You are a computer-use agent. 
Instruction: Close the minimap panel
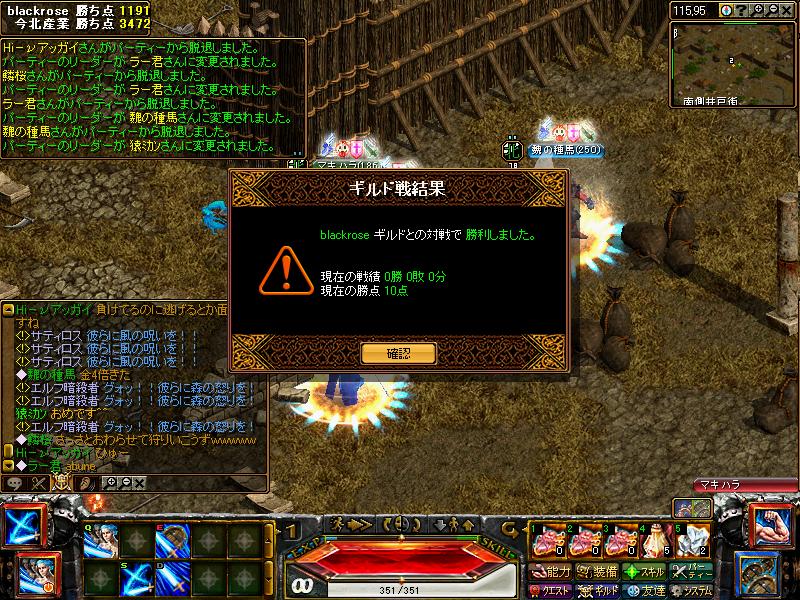790,9
